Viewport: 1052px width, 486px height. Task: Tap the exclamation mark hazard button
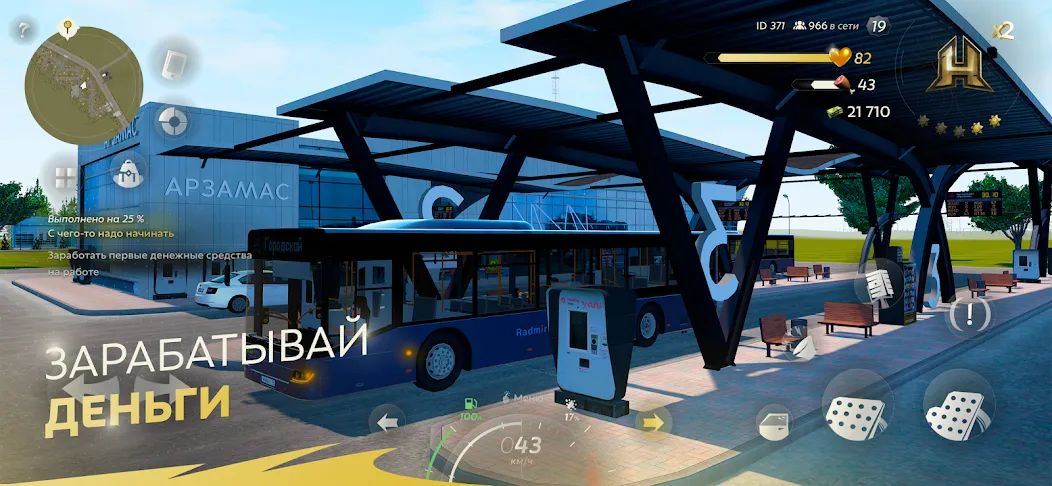point(968,315)
